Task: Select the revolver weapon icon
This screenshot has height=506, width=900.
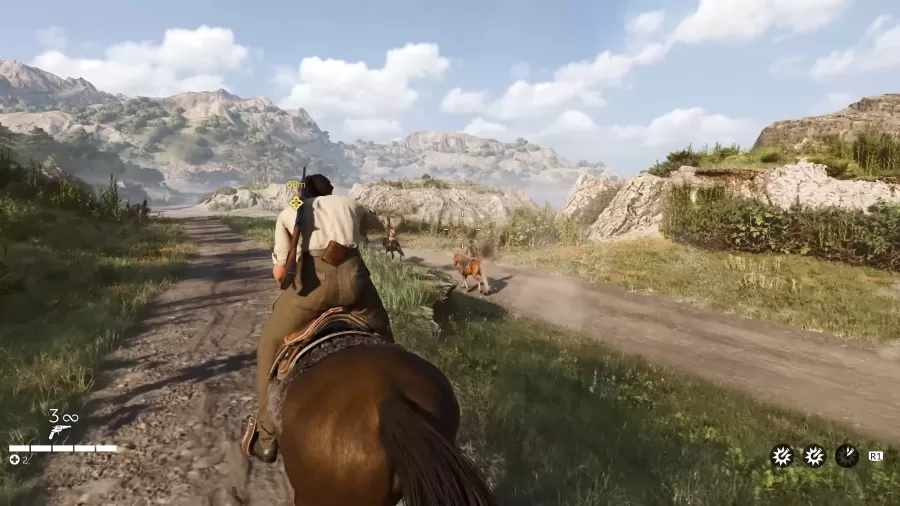Action: pos(59,431)
